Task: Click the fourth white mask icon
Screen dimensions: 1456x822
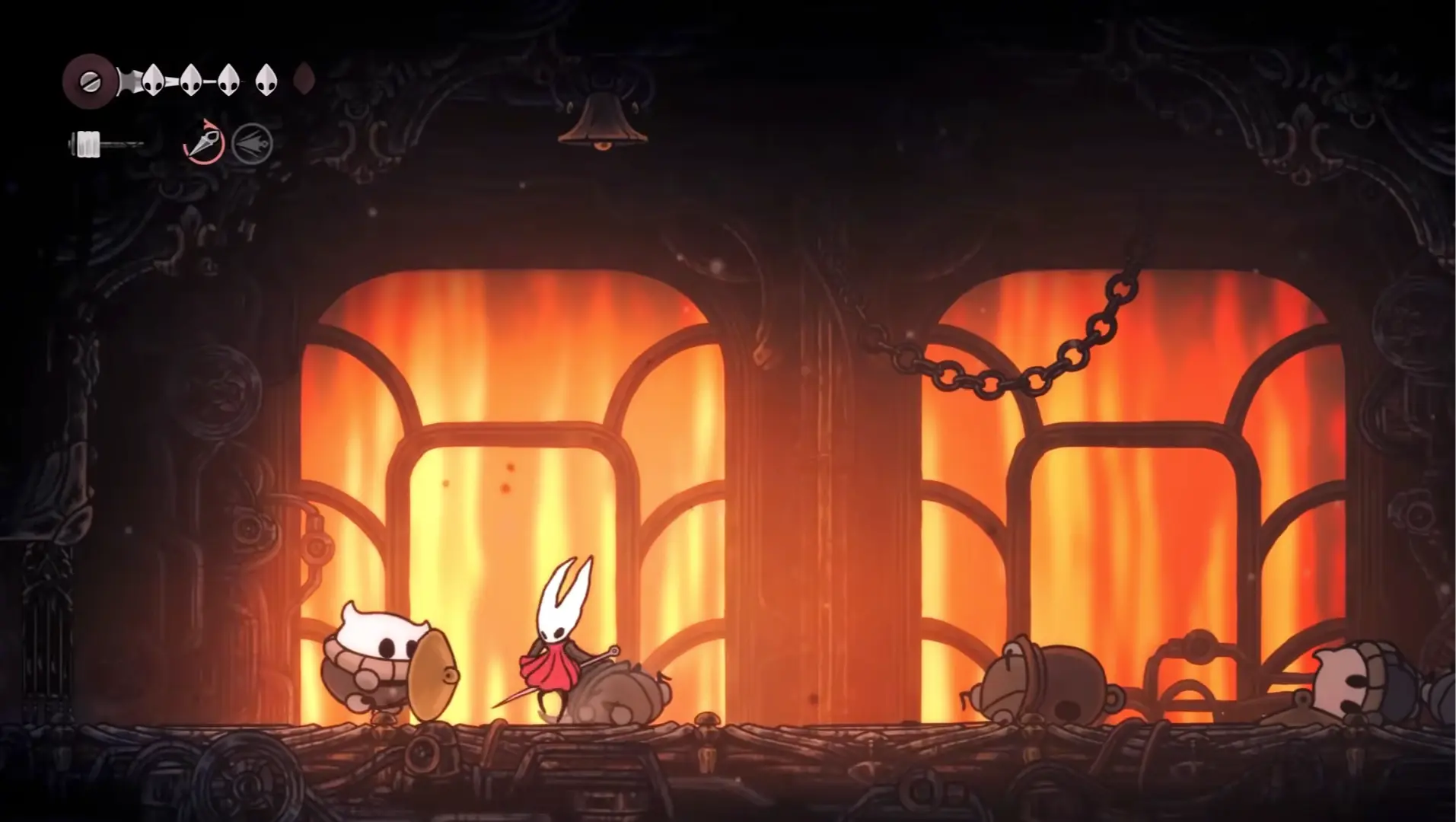Action: pos(267,78)
